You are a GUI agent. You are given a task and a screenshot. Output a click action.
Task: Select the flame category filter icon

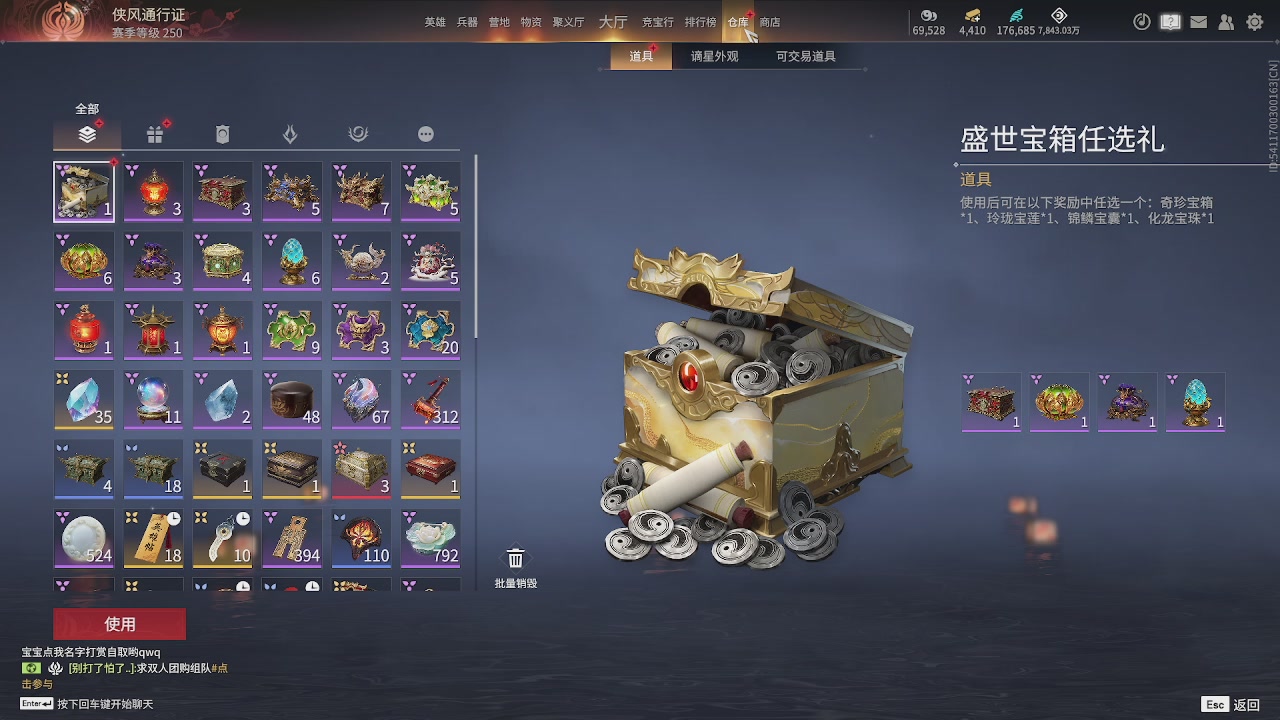coord(291,133)
